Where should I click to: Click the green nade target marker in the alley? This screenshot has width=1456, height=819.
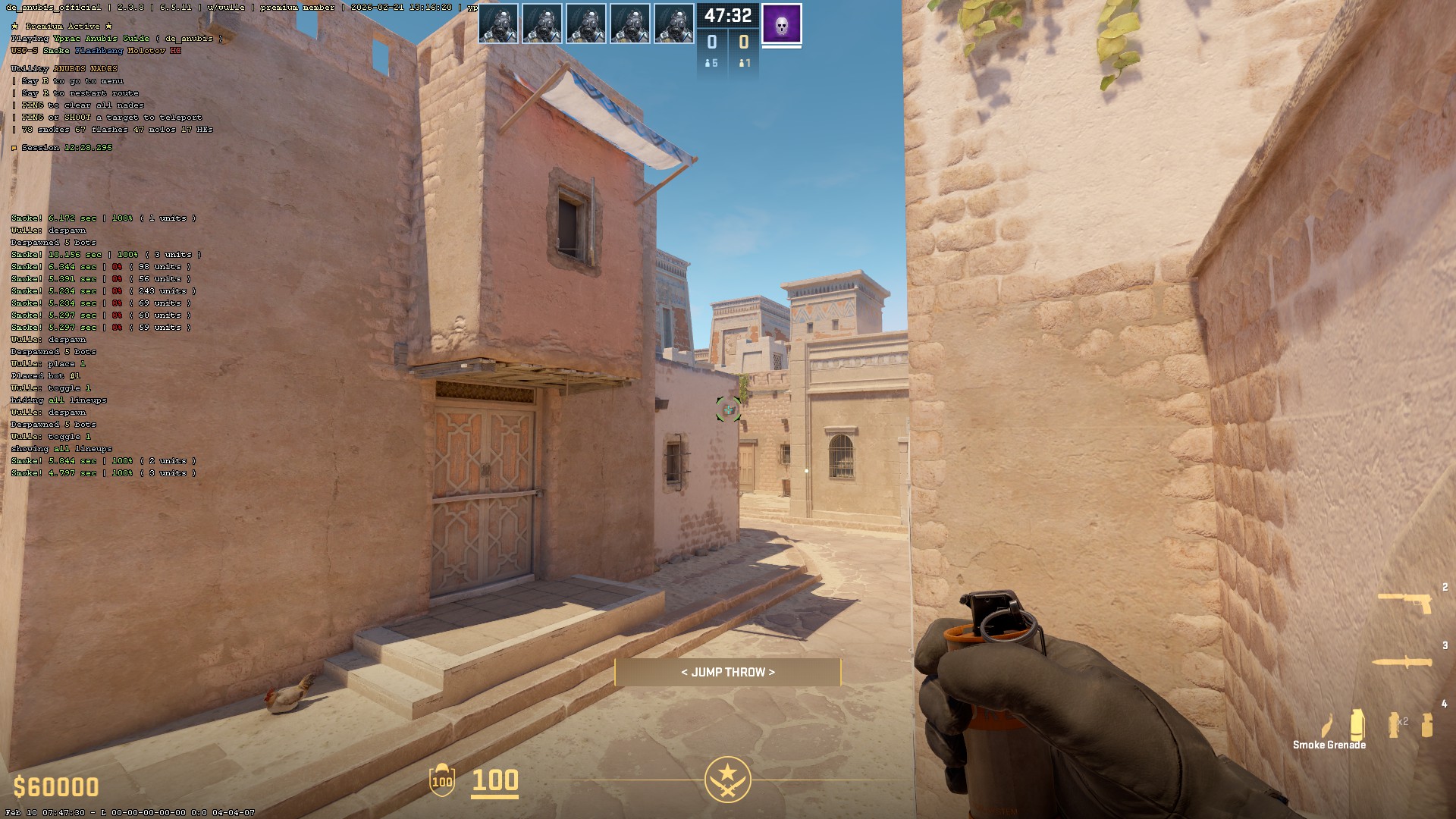tap(727, 410)
